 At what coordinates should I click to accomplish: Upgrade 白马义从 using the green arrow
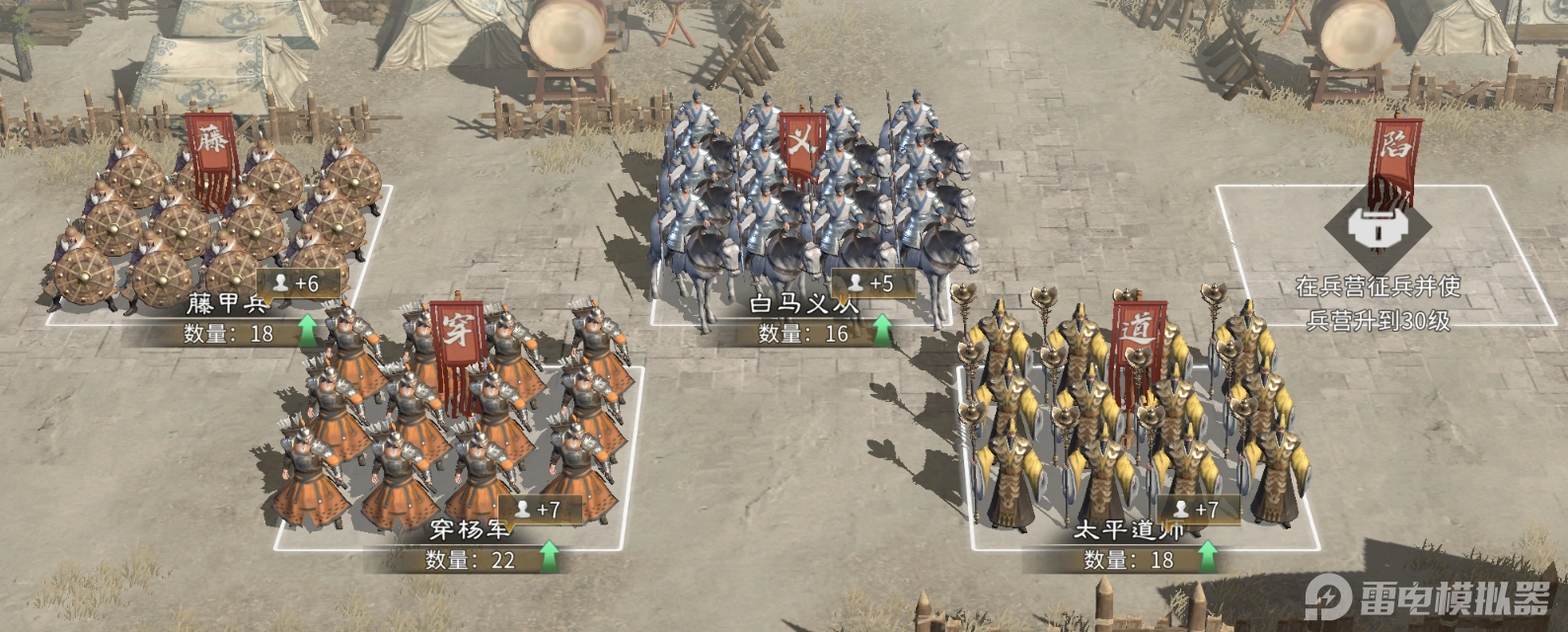(x=881, y=331)
